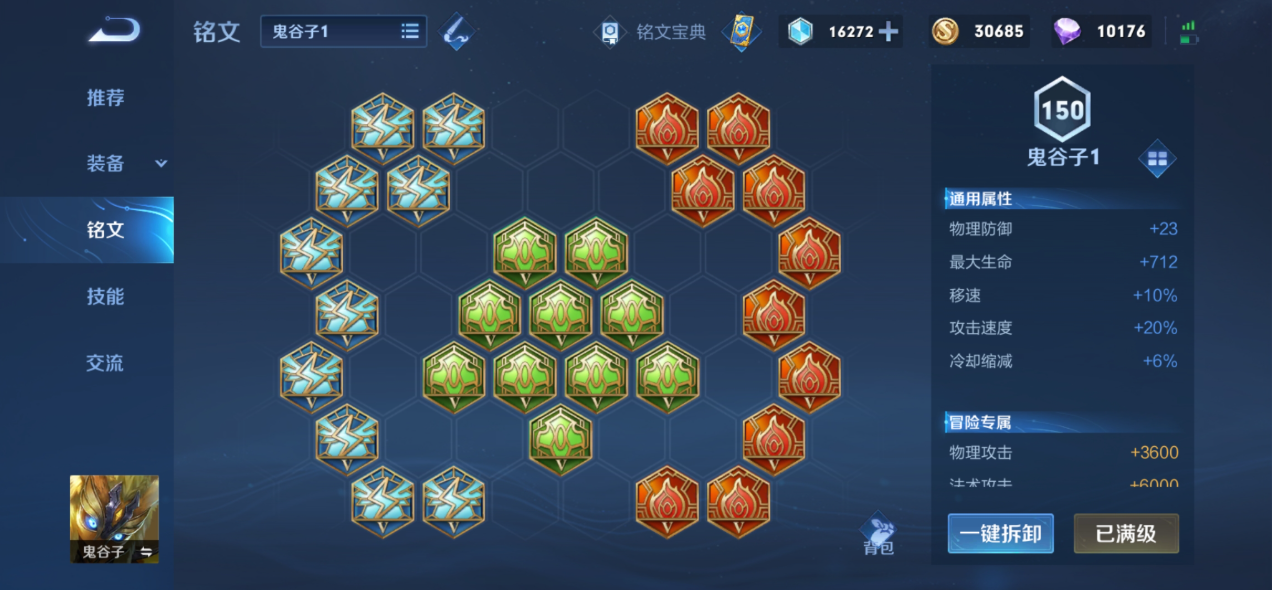Go back using the return arrow

pos(113,30)
